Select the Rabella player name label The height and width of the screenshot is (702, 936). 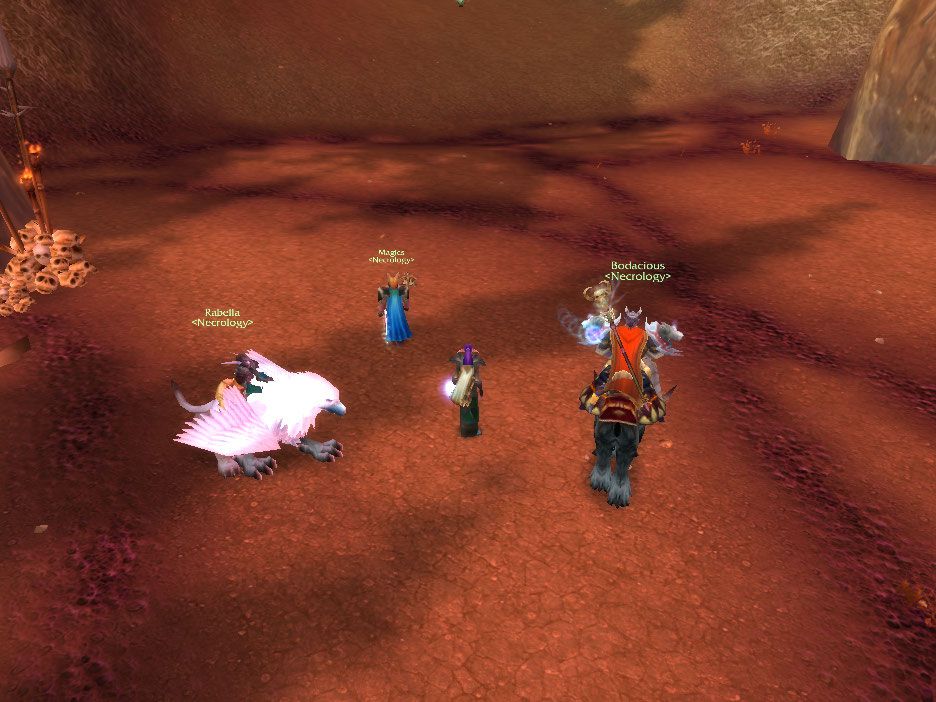(x=222, y=313)
